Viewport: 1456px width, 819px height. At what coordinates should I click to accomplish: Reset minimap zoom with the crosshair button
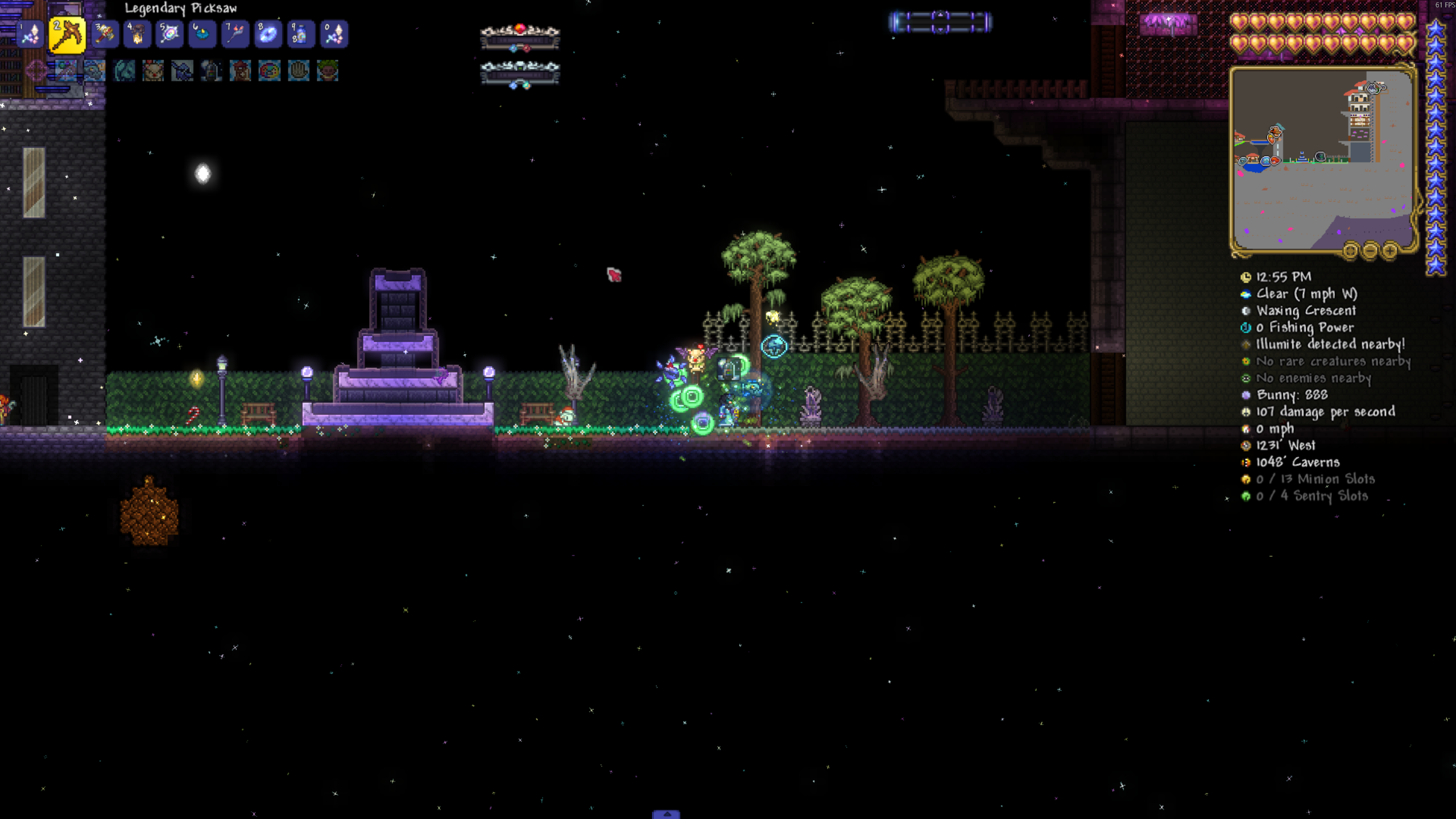tap(1350, 250)
